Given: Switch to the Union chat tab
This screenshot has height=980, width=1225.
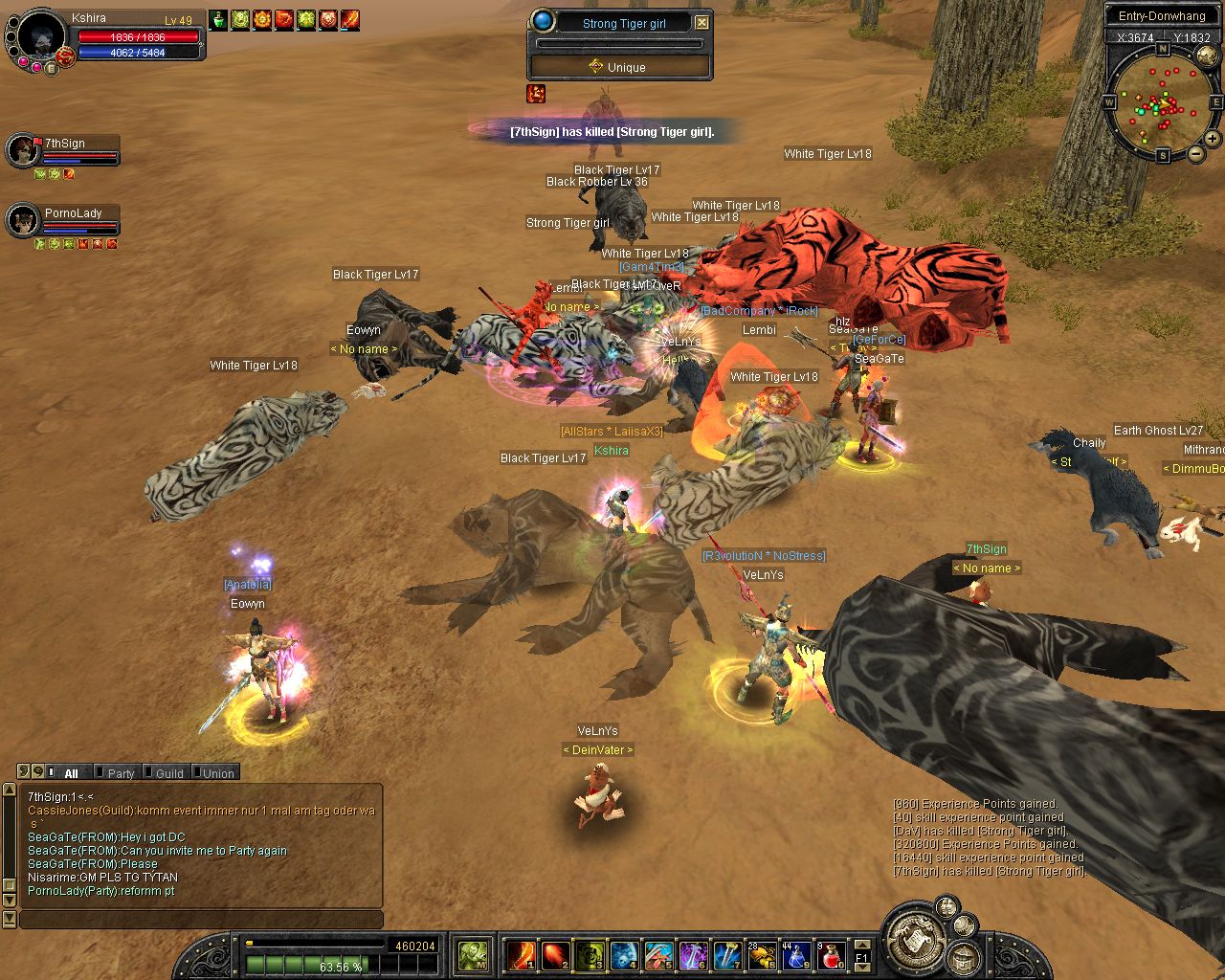Looking at the screenshot, I should point(215,773).
